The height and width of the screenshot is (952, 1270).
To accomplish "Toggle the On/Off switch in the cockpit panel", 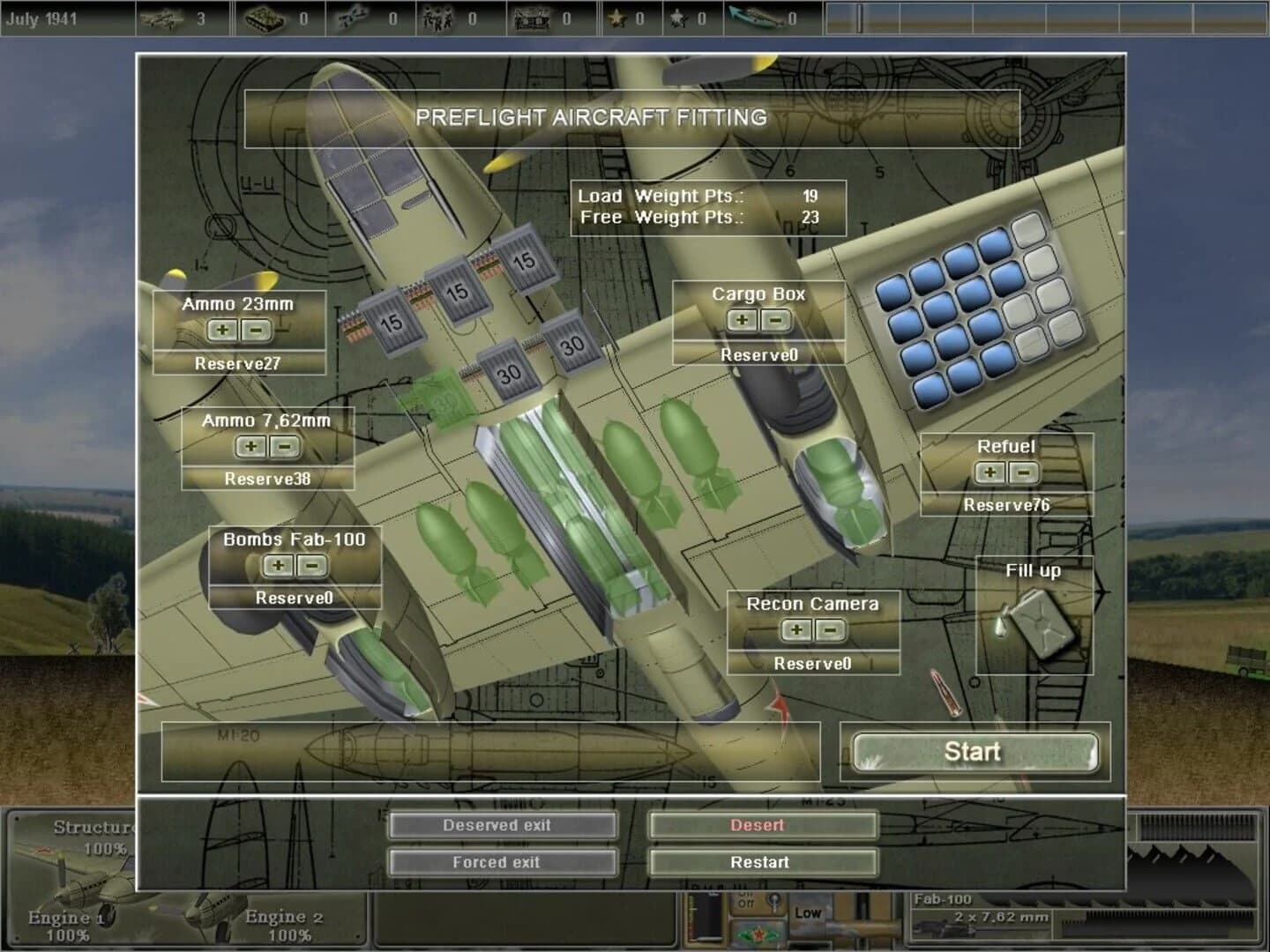I will coord(774,899).
